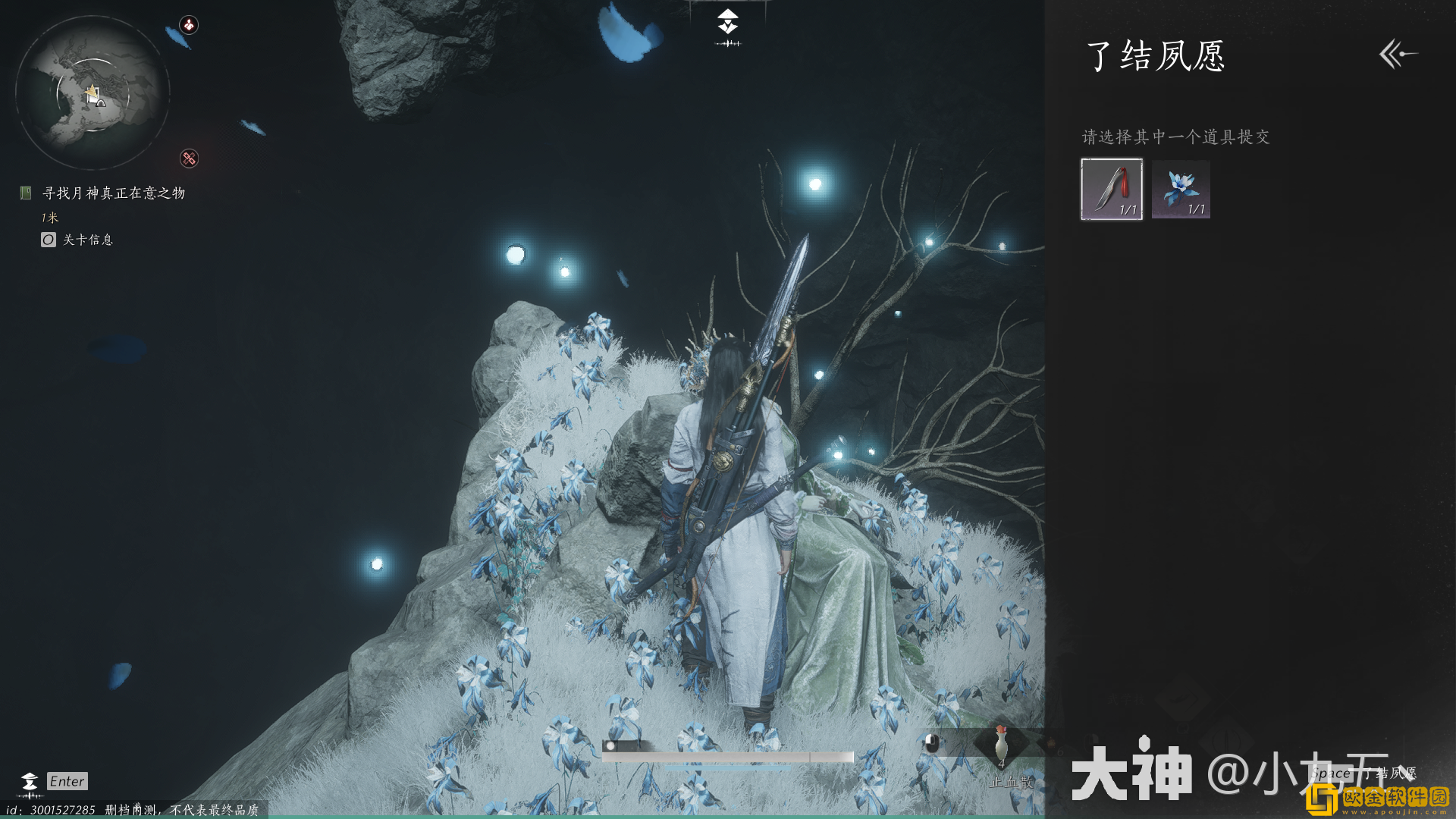
Task: Confirm with the 了结夙愿 submit button
Action: [x=1363, y=773]
